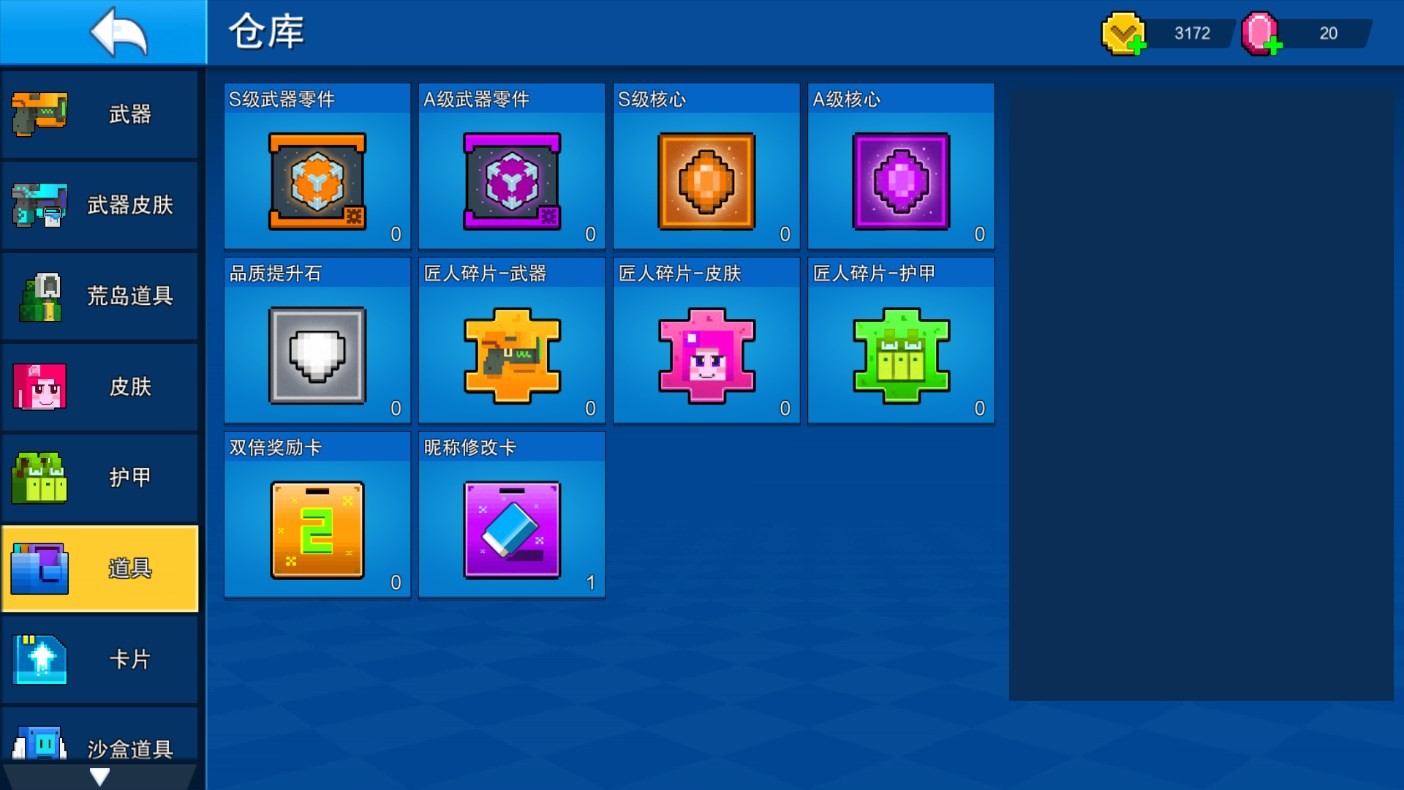Screen dimensions: 1404x790
Task: Expand the sidebar with the down arrow
Action: [x=99, y=775]
